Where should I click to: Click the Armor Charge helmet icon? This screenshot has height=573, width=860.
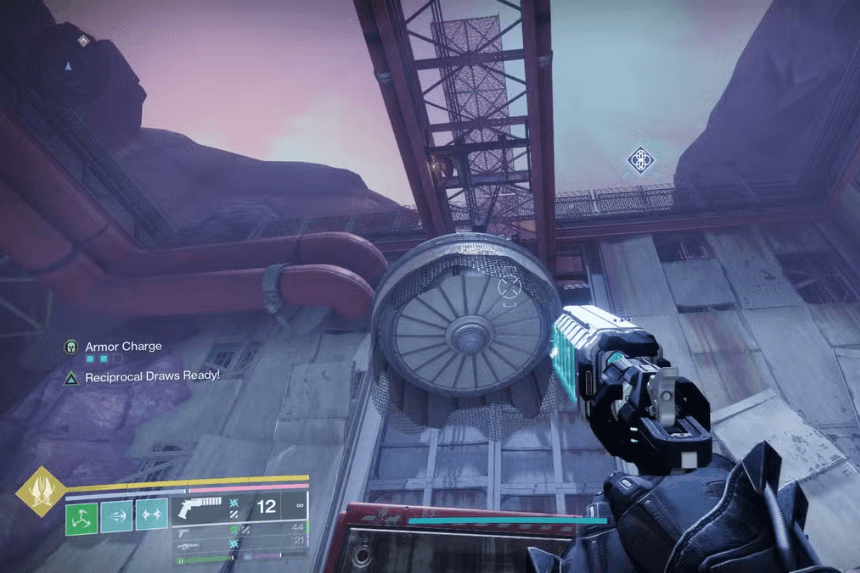pyautogui.click(x=71, y=347)
